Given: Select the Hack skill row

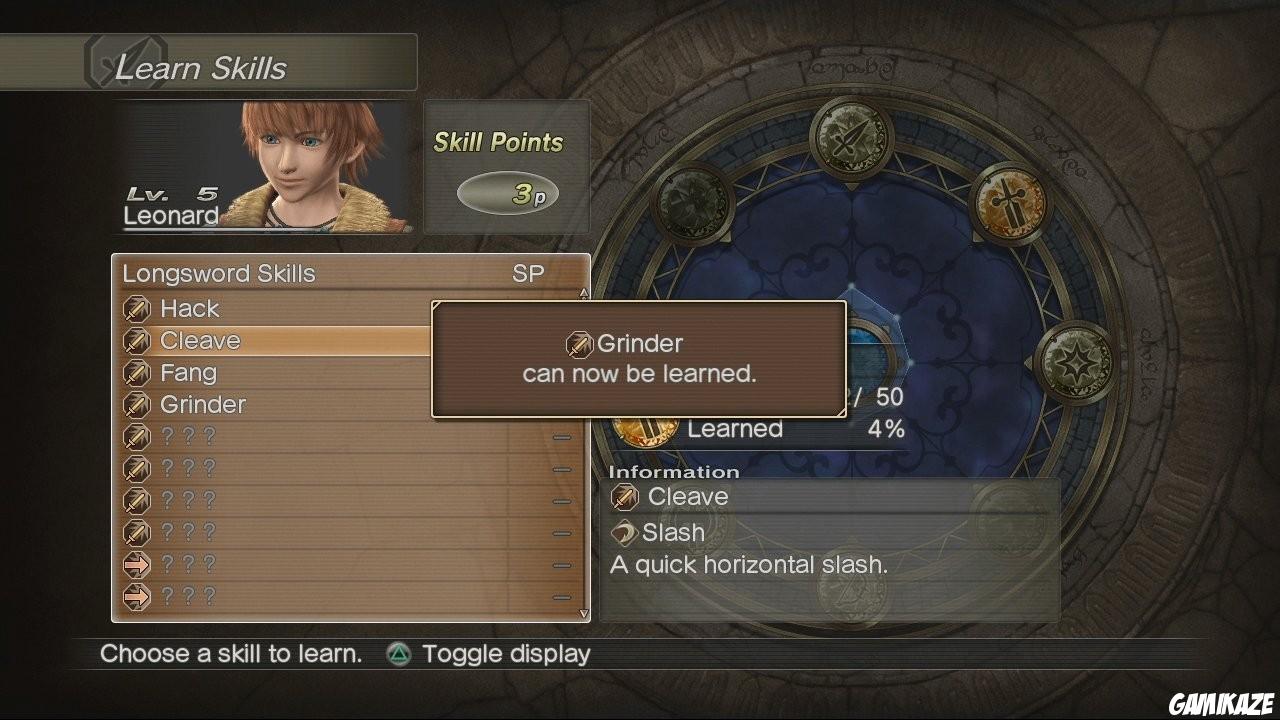Looking at the screenshot, I should click(190, 309).
